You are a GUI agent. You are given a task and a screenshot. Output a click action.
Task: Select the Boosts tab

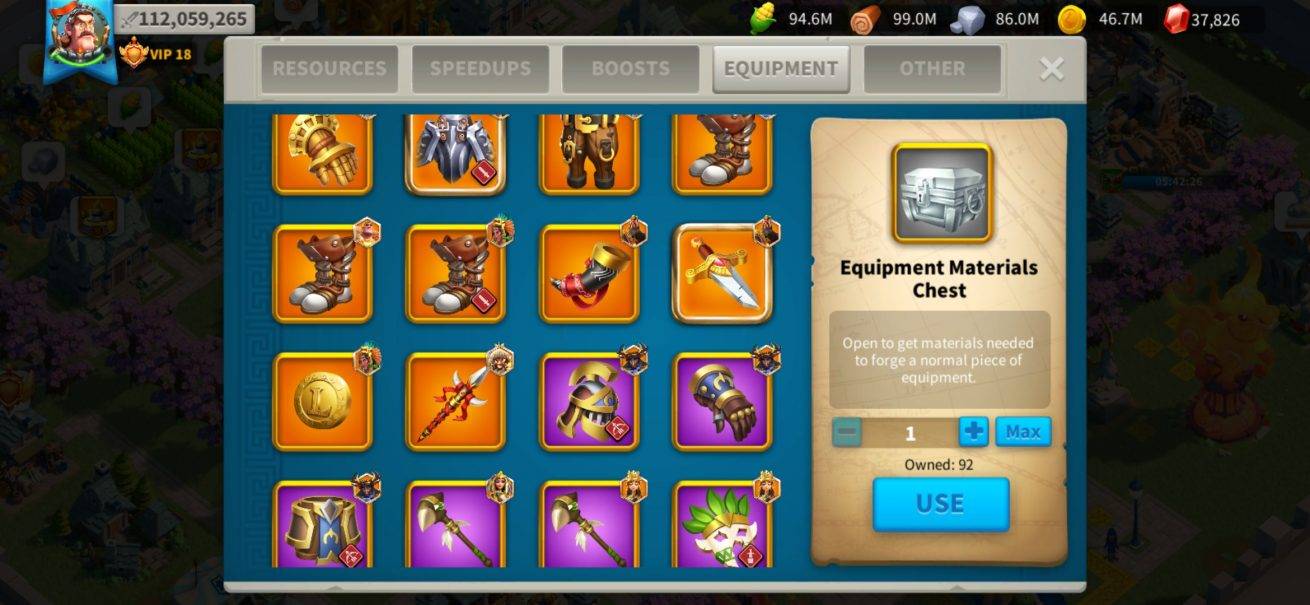tap(630, 69)
